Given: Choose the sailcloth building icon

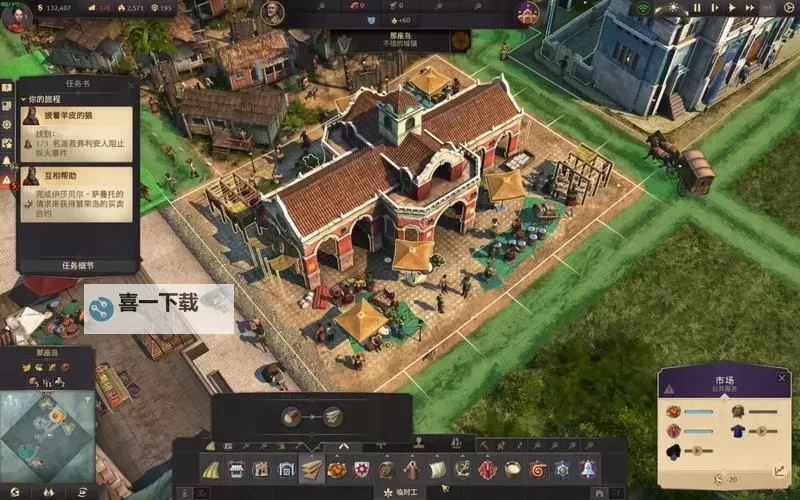Looking at the screenshot, I should [437, 469].
